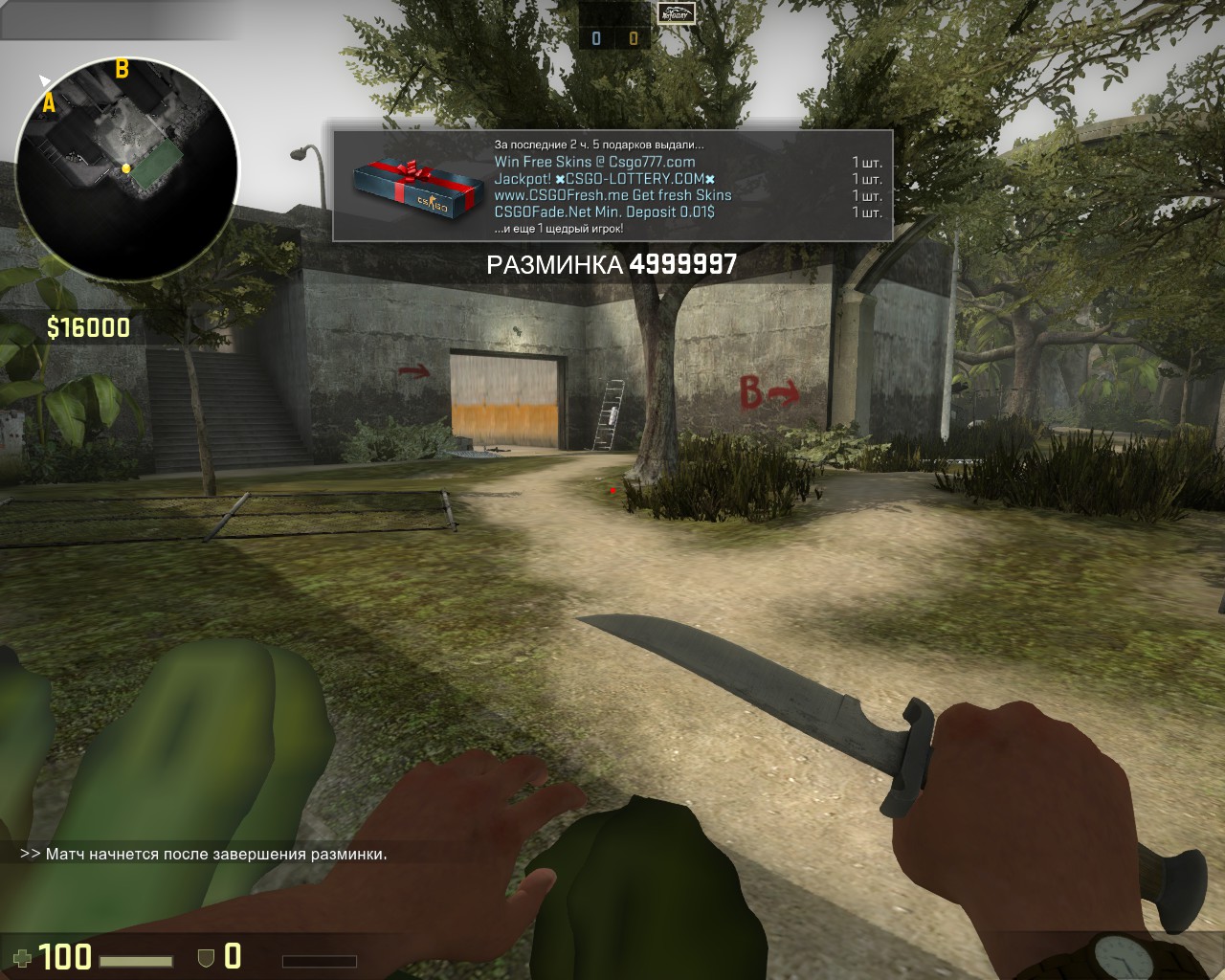Click the red-ribbon gift box icon

(x=410, y=187)
